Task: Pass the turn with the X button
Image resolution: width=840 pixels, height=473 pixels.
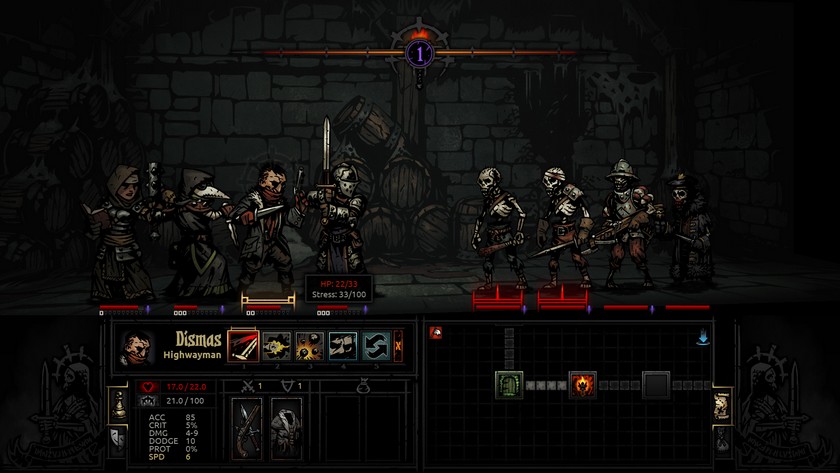Action: coord(399,345)
